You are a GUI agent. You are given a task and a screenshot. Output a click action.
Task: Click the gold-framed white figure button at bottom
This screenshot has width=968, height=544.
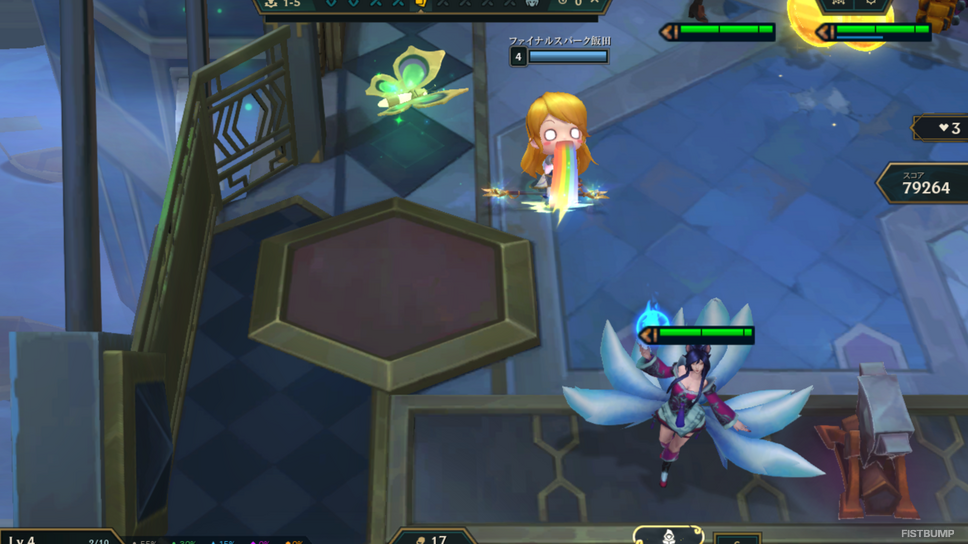[x=668, y=537]
